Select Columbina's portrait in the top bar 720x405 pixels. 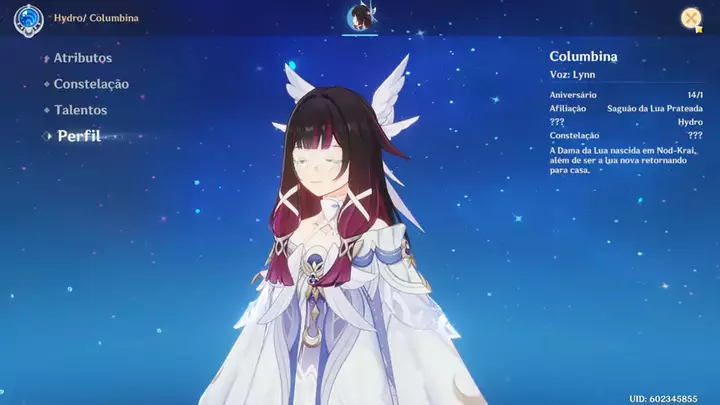pos(360,17)
